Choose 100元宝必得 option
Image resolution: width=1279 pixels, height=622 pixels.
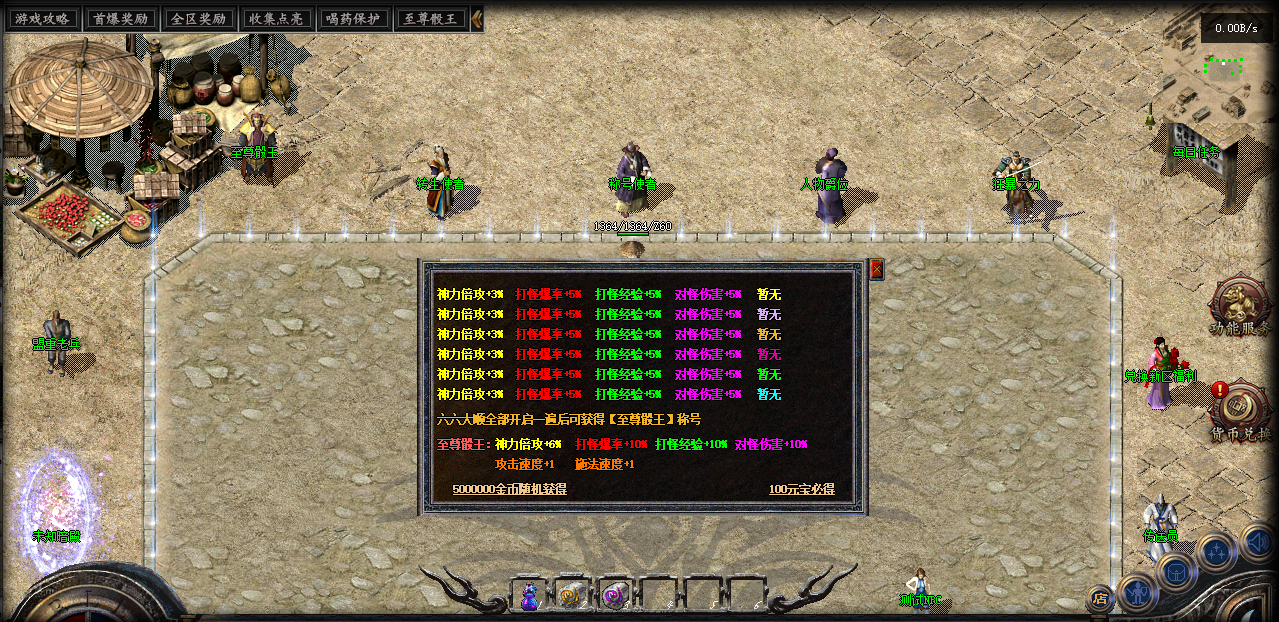(x=801, y=489)
